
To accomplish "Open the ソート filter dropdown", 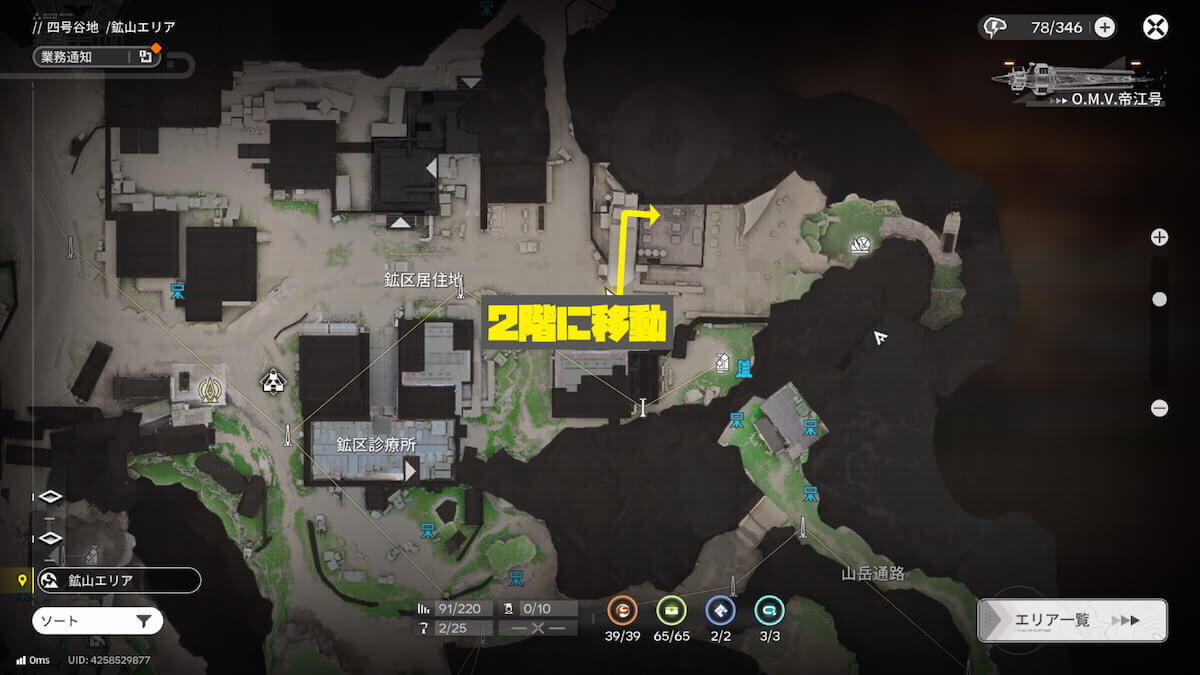I will coord(97,621).
